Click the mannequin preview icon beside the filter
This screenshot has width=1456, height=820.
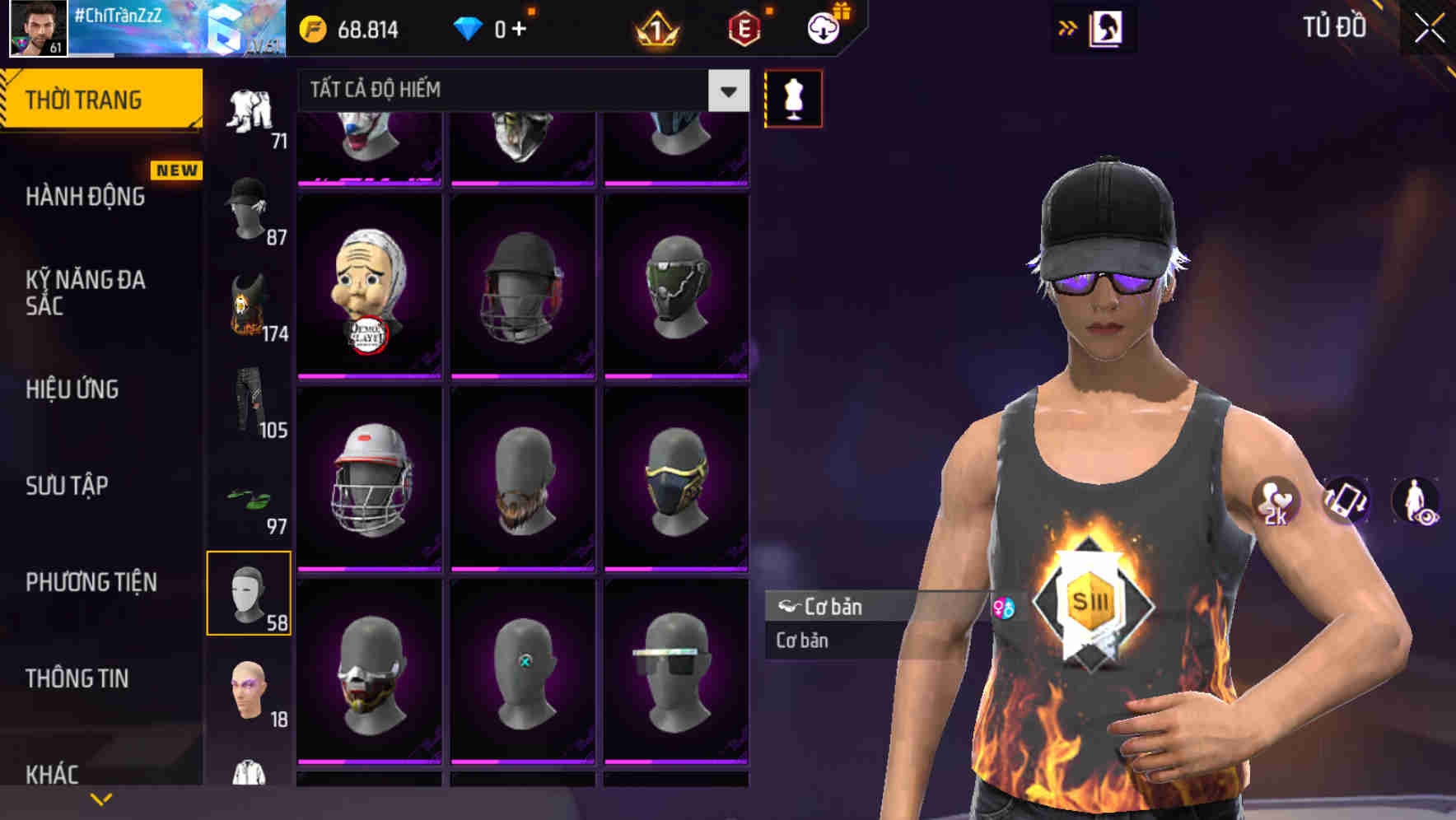tap(793, 98)
